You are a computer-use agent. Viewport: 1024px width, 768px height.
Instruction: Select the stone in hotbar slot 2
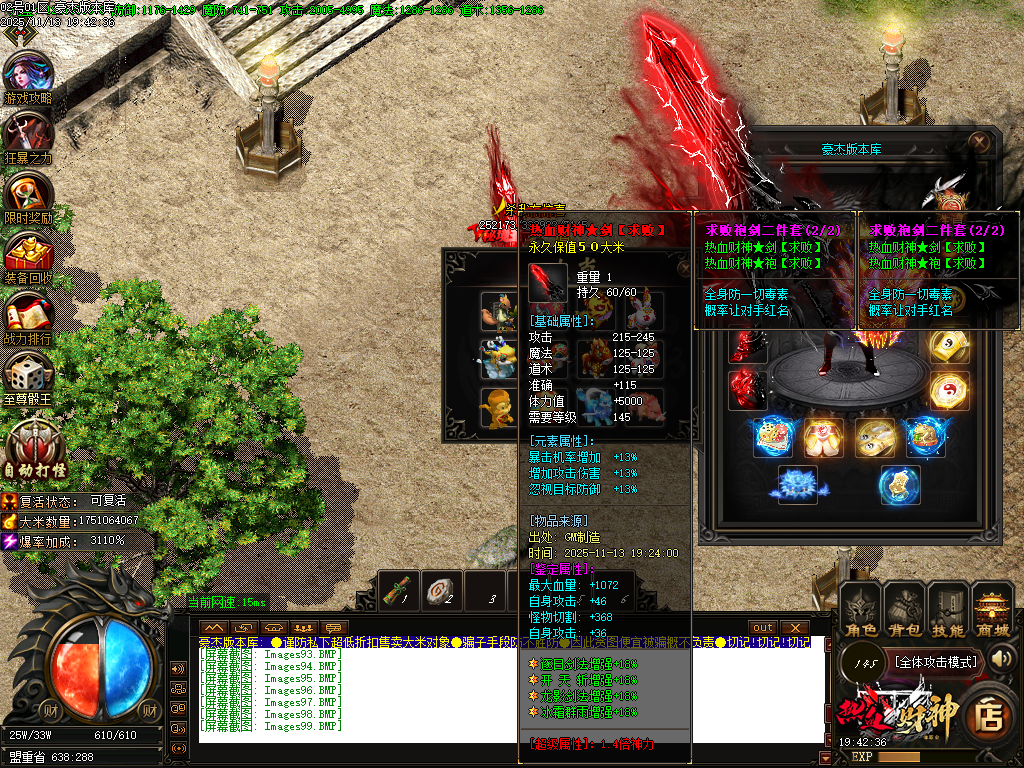[x=441, y=590]
